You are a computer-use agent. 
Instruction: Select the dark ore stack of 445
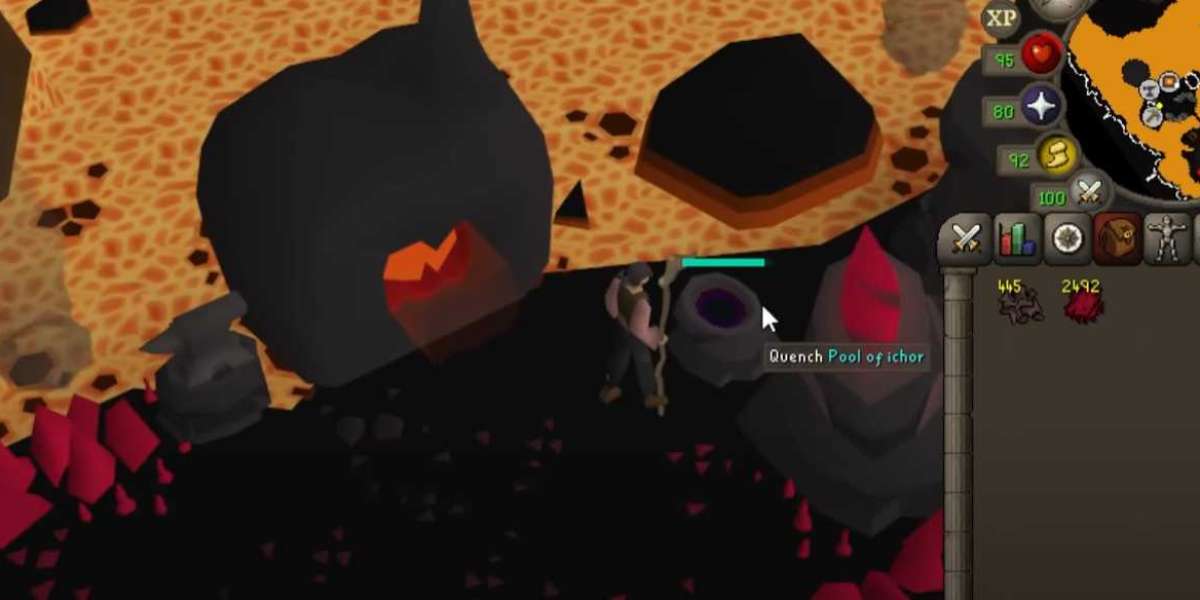tap(1019, 302)
